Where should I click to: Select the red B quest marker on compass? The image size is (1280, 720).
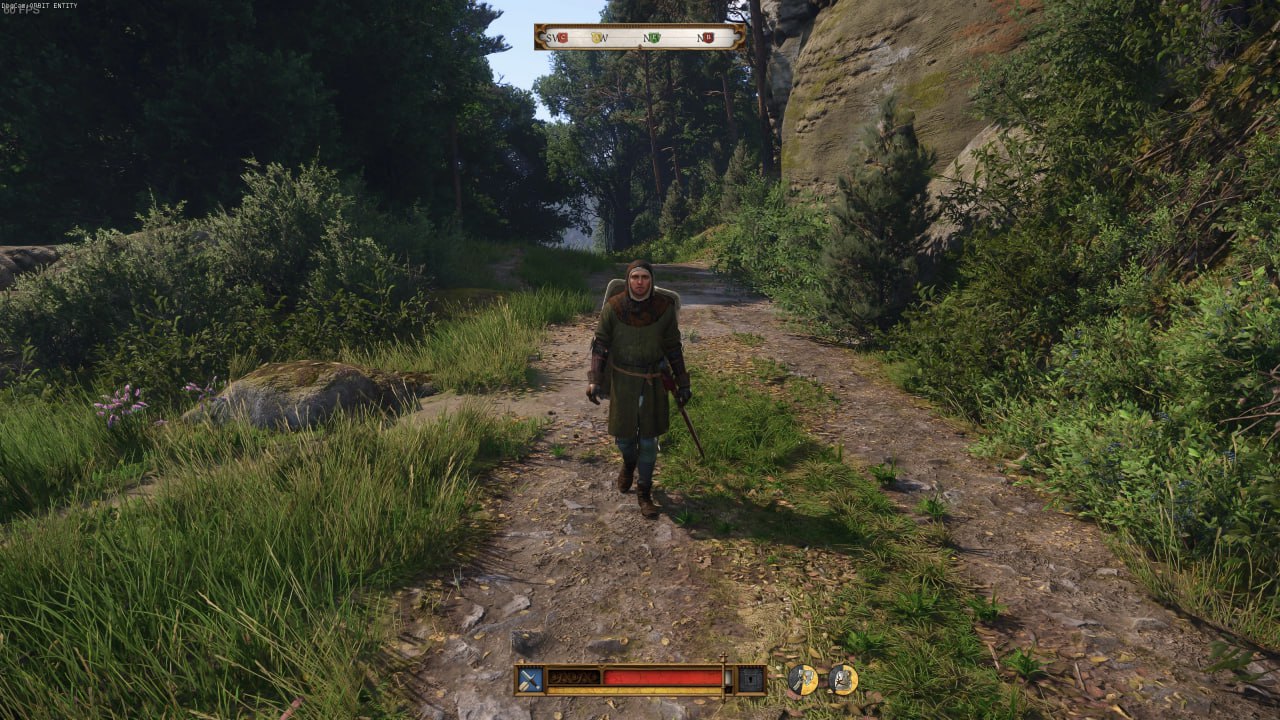707,38
